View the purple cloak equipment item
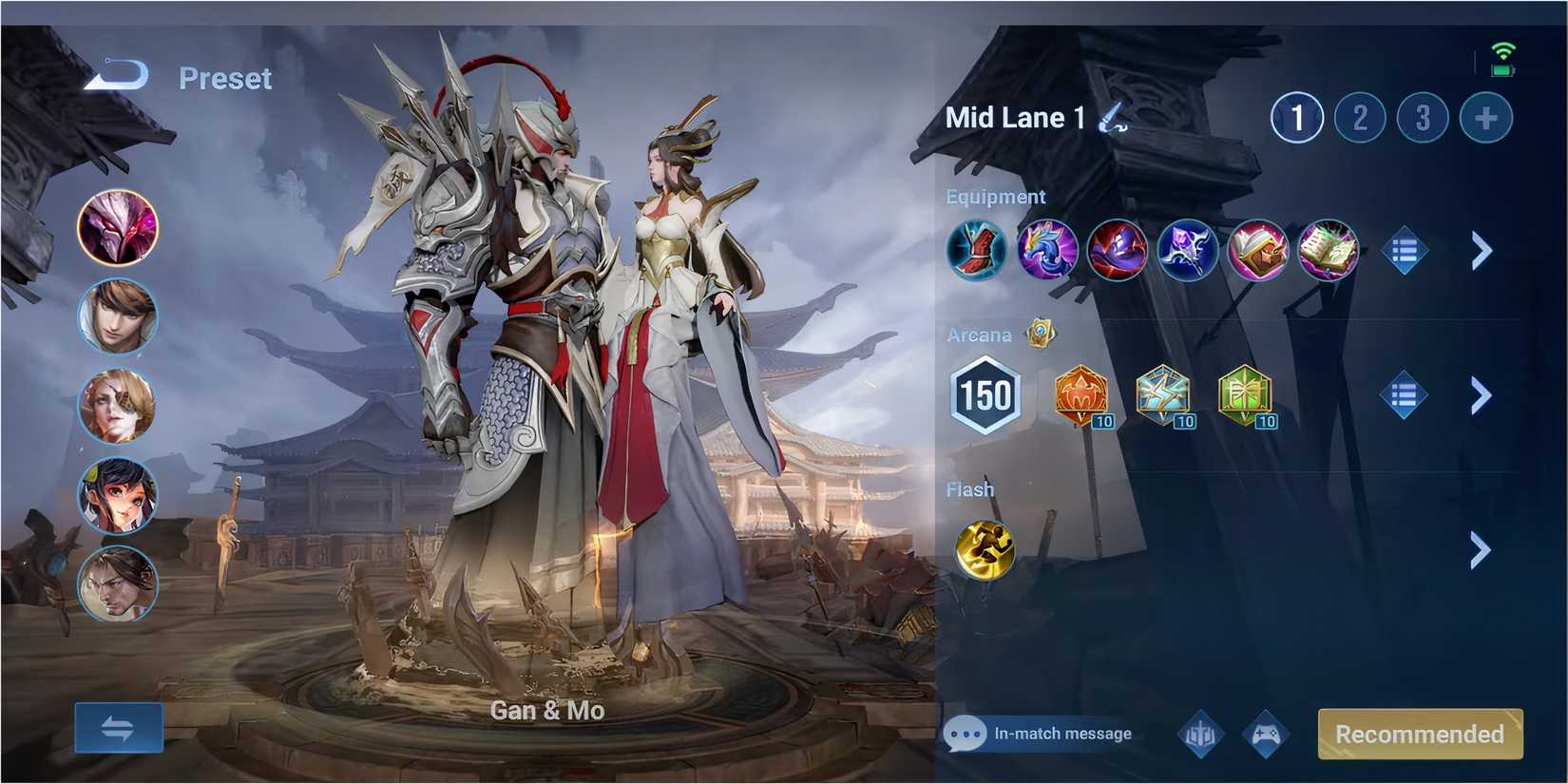The height and width of the screenshot is (784, 1568). 1118,250
